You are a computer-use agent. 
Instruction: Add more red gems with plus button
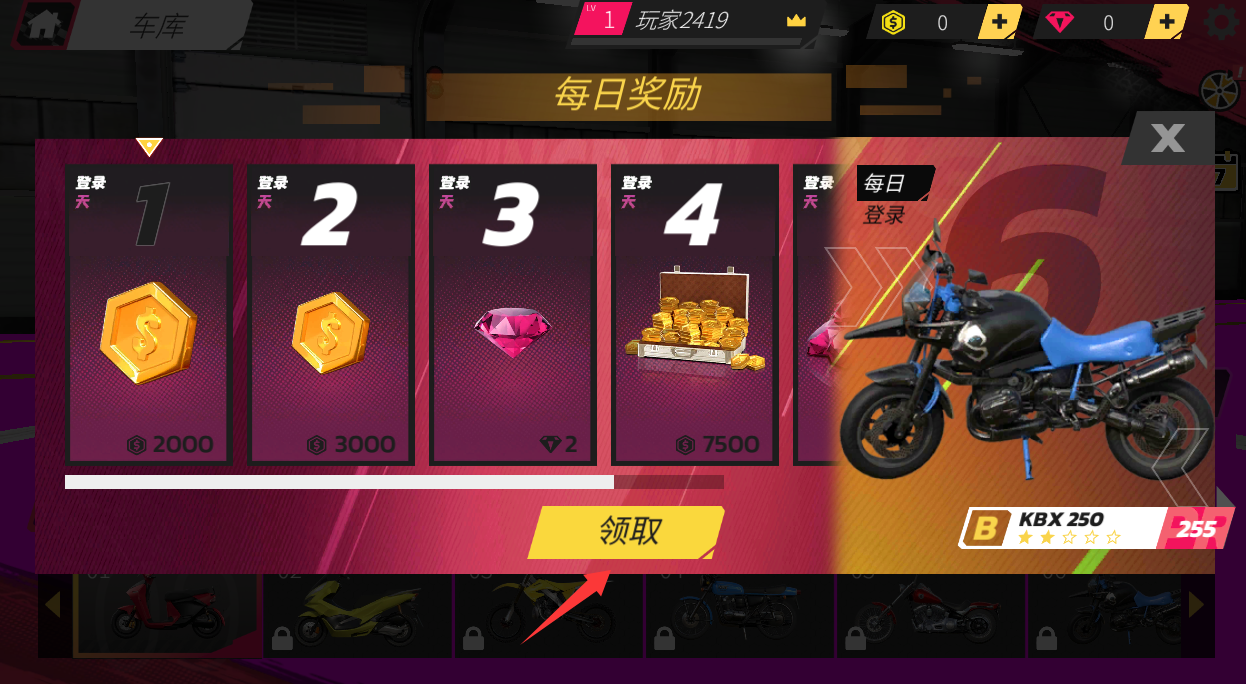(x=1166, y=22)
